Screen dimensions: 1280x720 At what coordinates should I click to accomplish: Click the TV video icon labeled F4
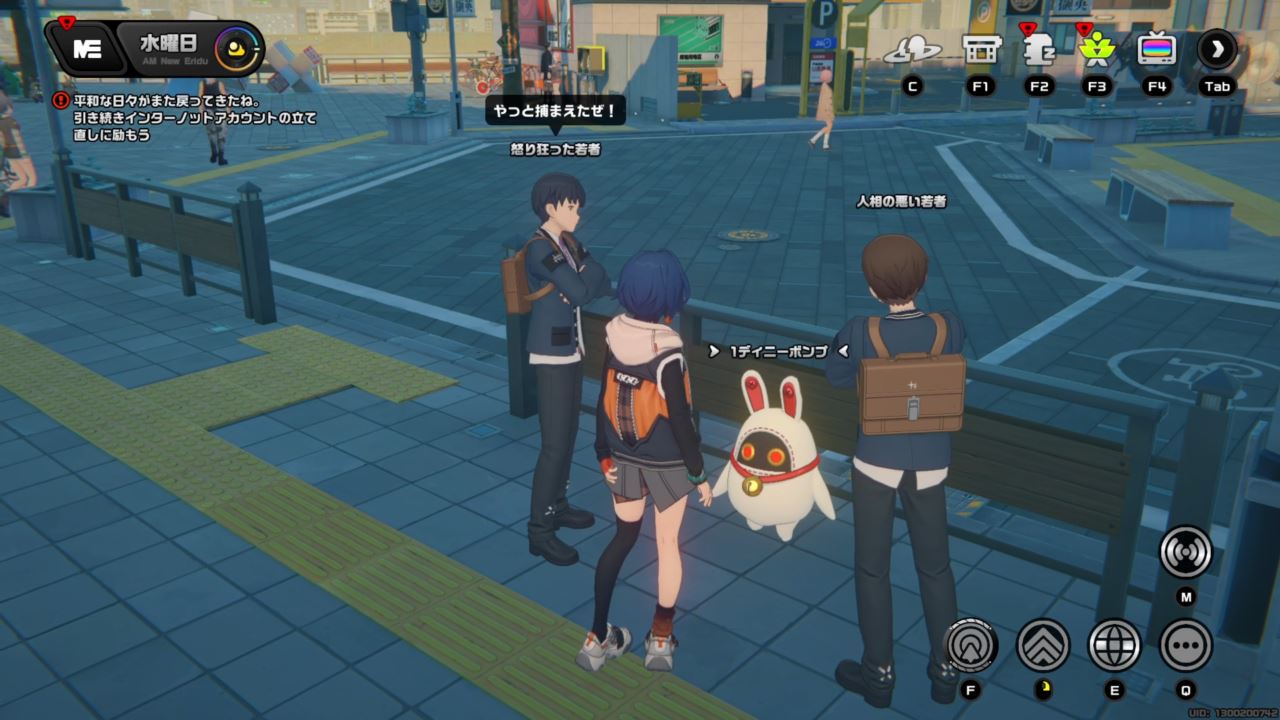(1158, 48)
